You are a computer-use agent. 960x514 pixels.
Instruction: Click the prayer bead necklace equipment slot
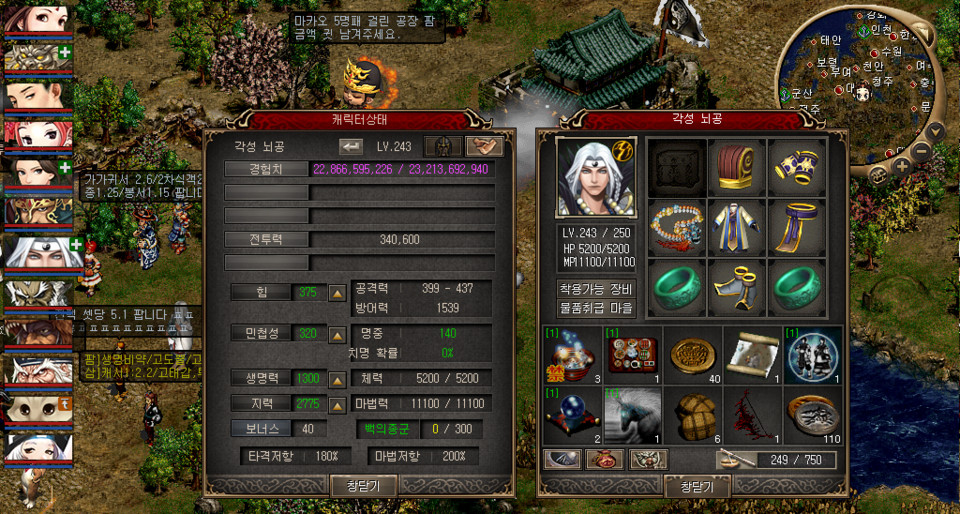[676, 226]
